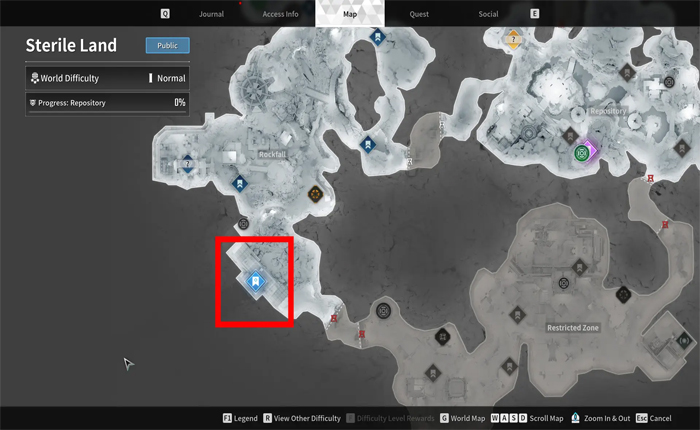Select the Map tab

pyautogui.click(x=349, y=14)
